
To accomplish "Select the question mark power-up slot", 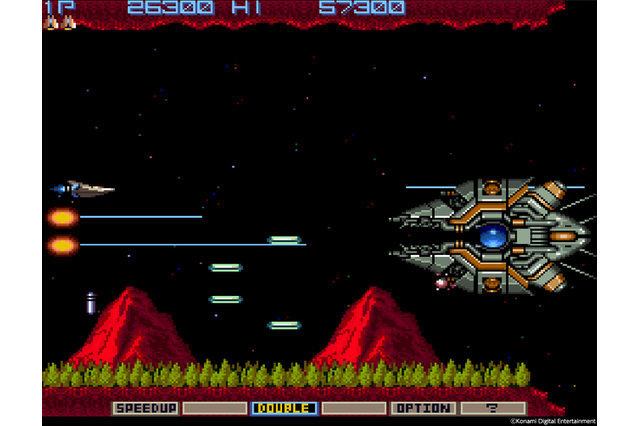I will (x=492, y=408).
